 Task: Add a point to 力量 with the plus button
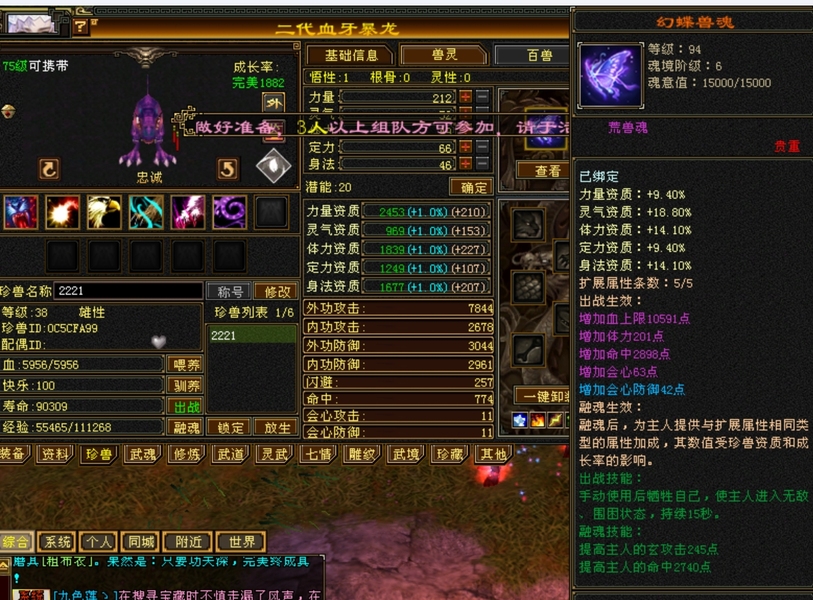point(465,98)
